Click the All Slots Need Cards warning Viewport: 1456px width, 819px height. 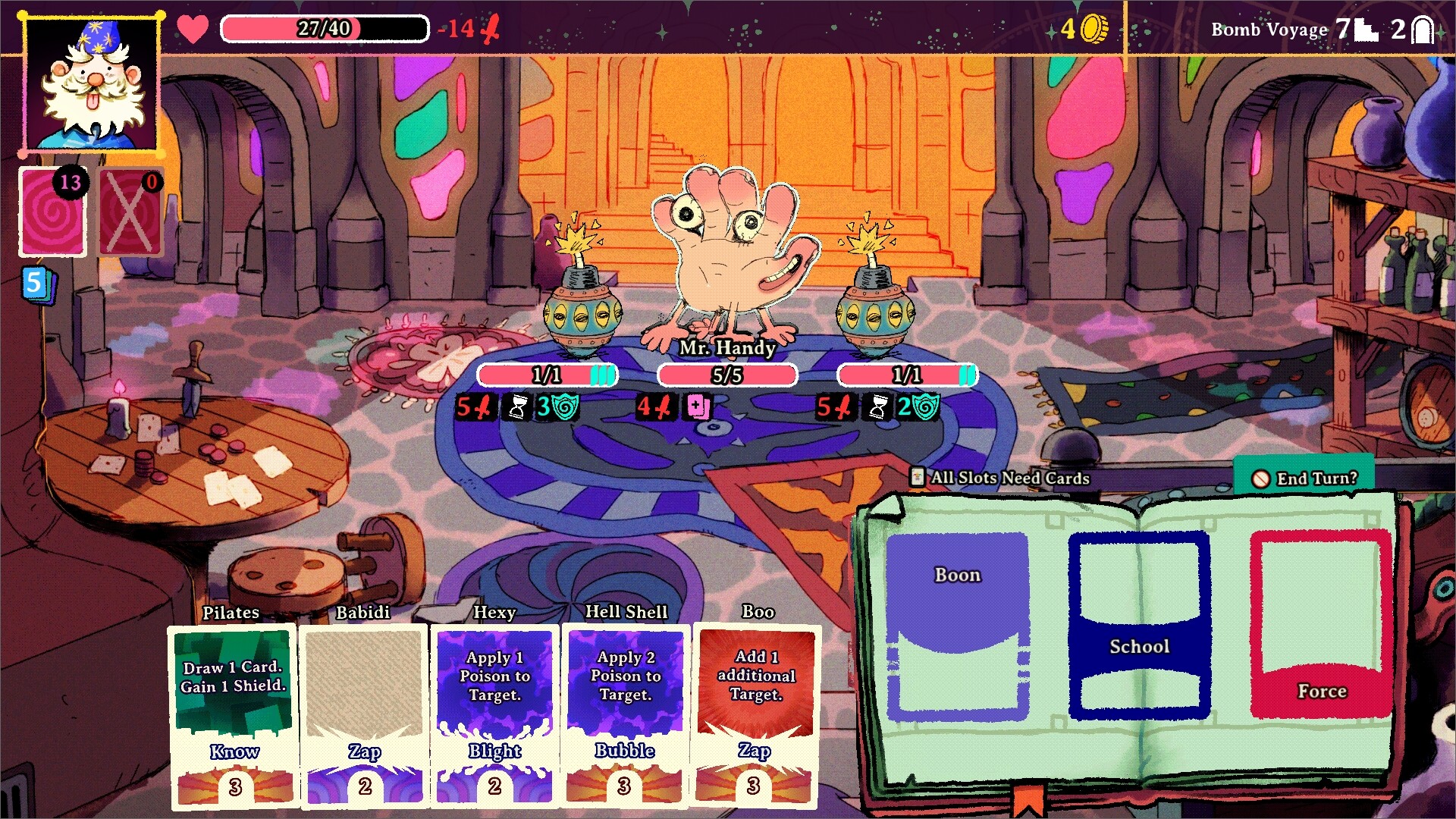[x=999, y=479]
